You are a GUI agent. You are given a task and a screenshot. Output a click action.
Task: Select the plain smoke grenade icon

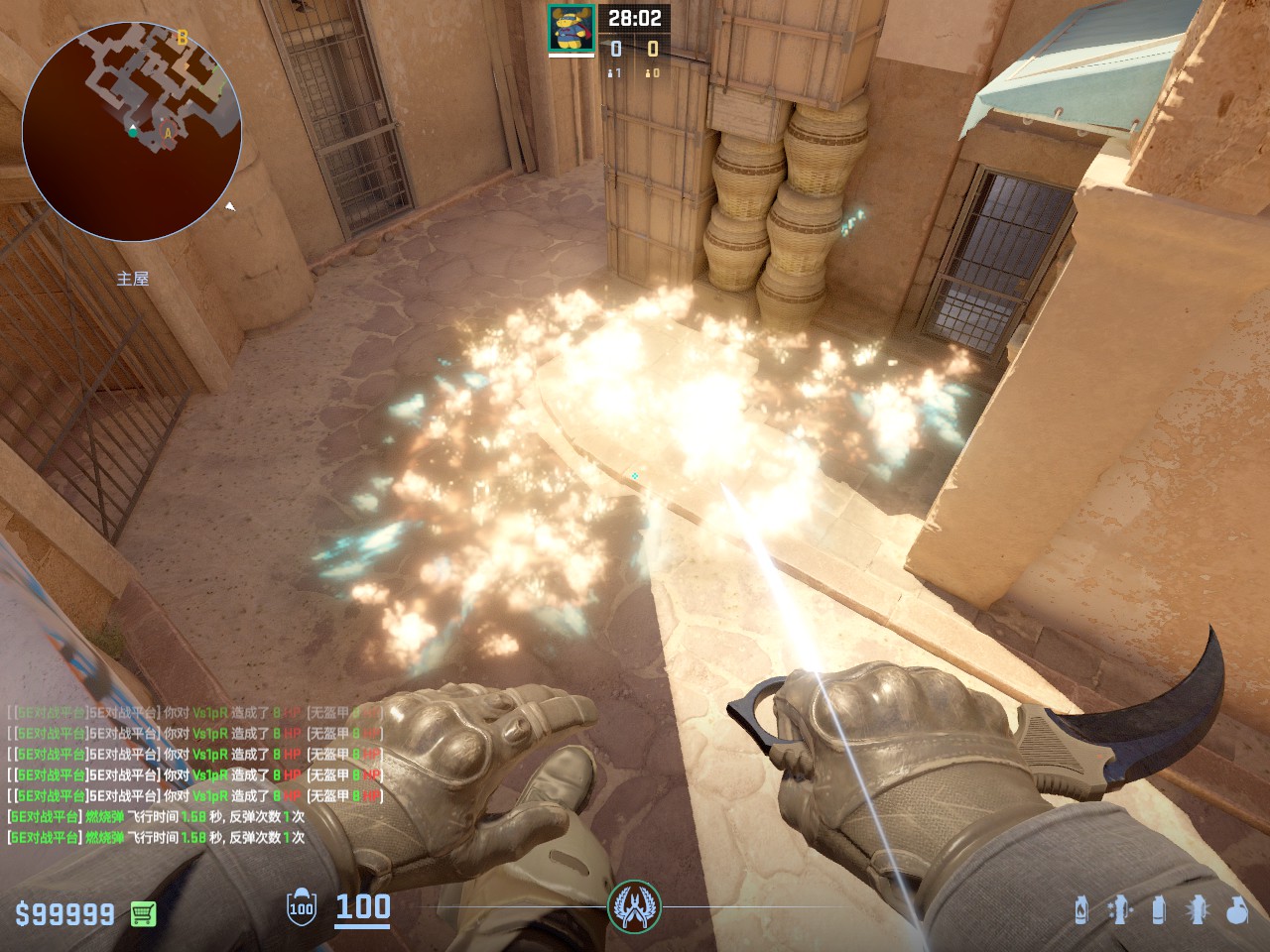[1158, 909]
